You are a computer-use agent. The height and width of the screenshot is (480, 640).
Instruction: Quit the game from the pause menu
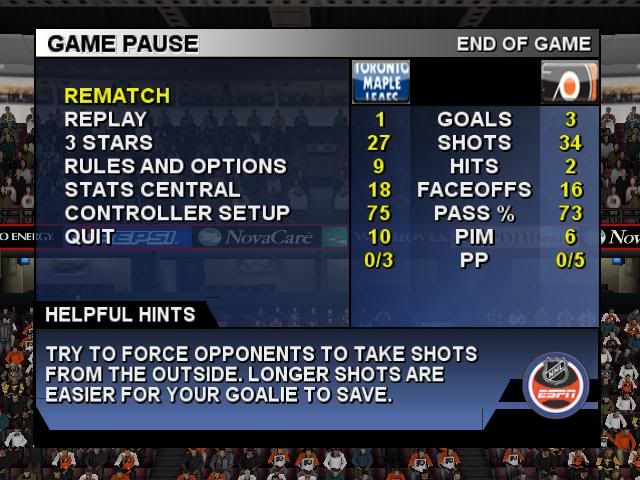[x=88, y=236]
